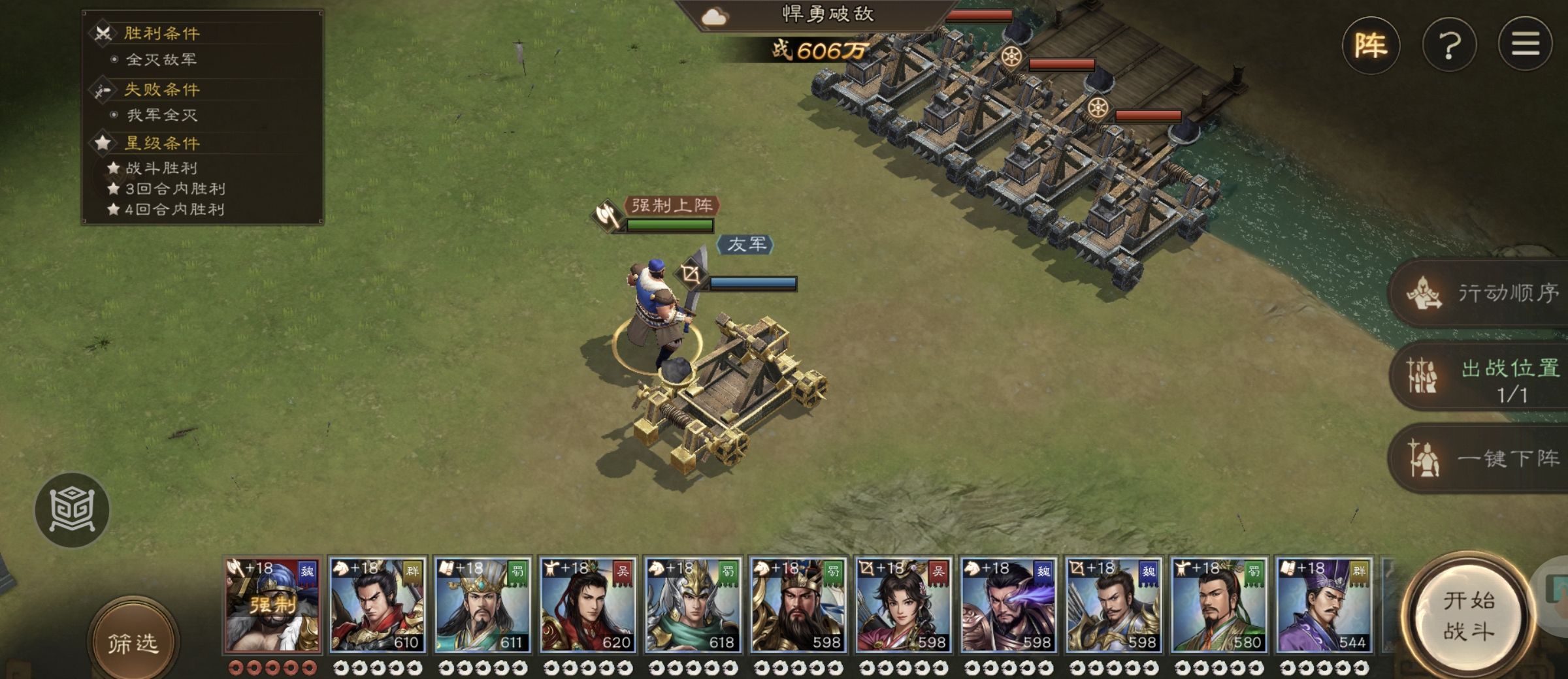This screenshot has width=1568, height=679.
Task: Open the hamburger main menu
Action: pyautogui.click(x=1525, y=44)
